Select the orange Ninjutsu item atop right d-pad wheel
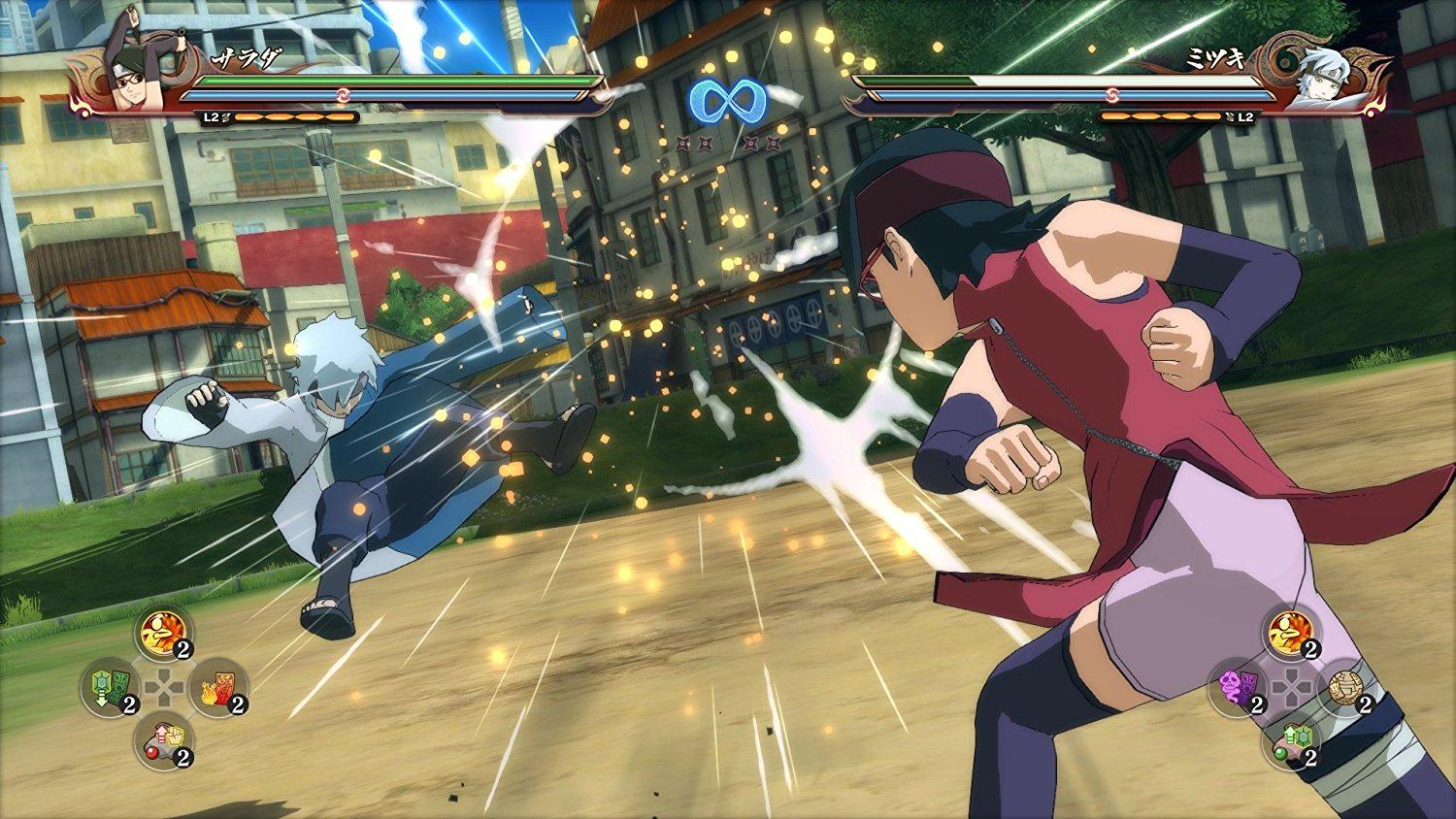The height and width of the screenshot is (819, 1456). click(1286, 633)
